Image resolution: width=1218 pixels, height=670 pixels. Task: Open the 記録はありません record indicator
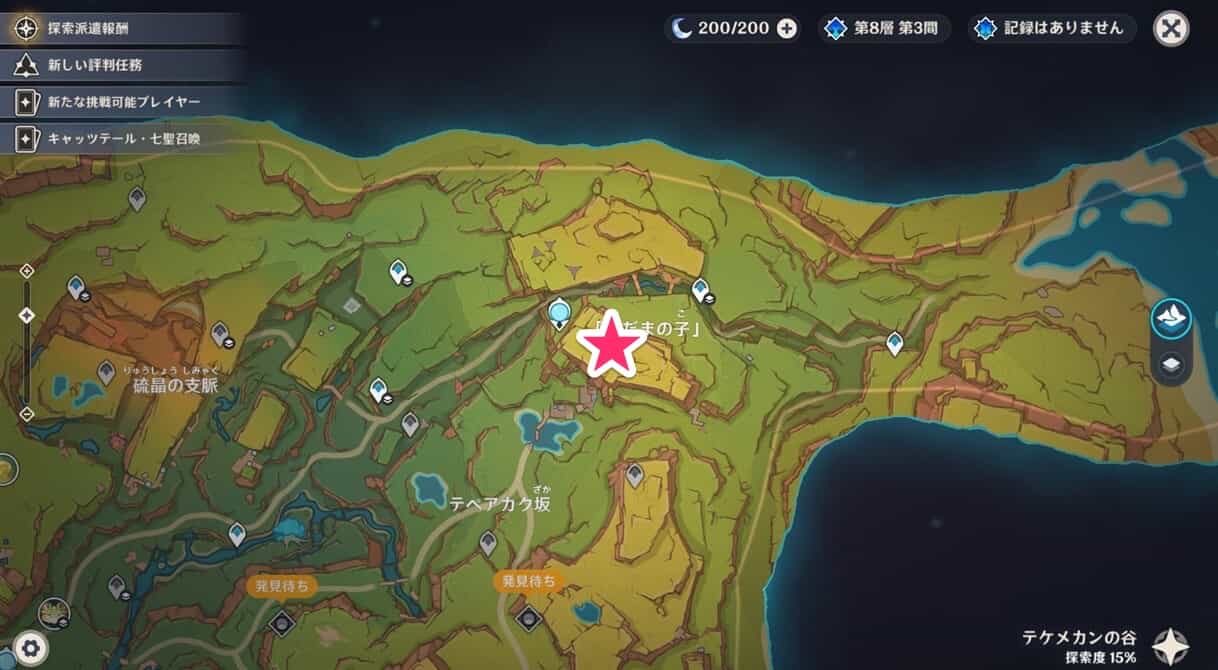[1052, 28]
